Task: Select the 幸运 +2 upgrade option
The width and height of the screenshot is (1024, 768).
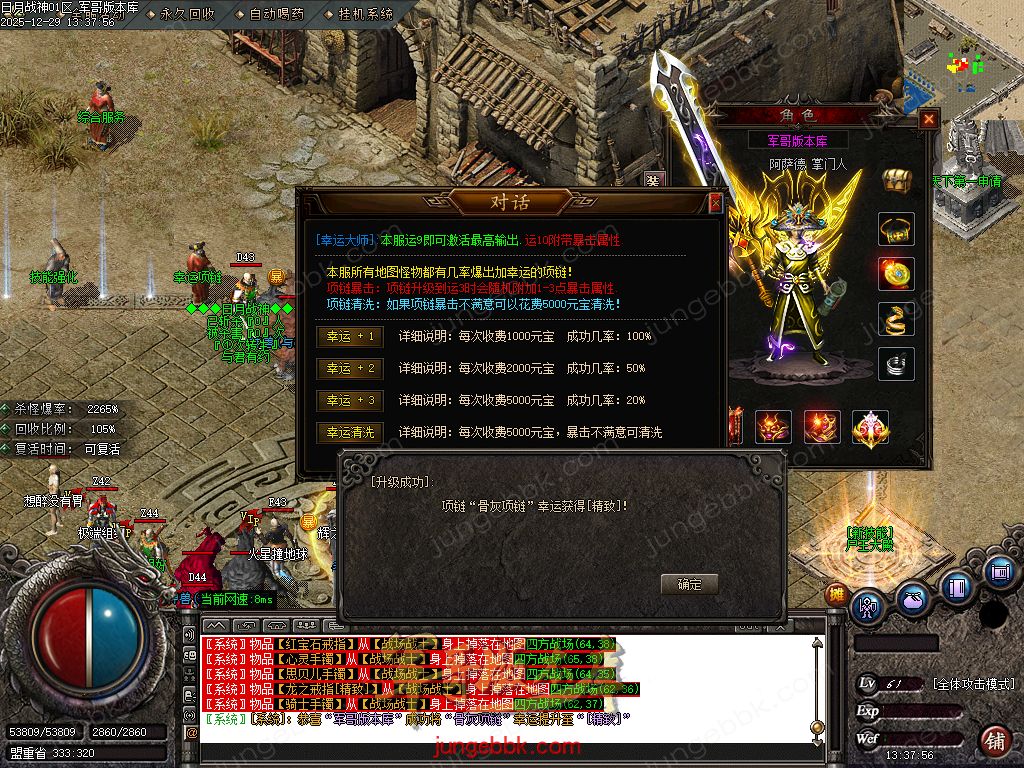Action: pos(350,369)
